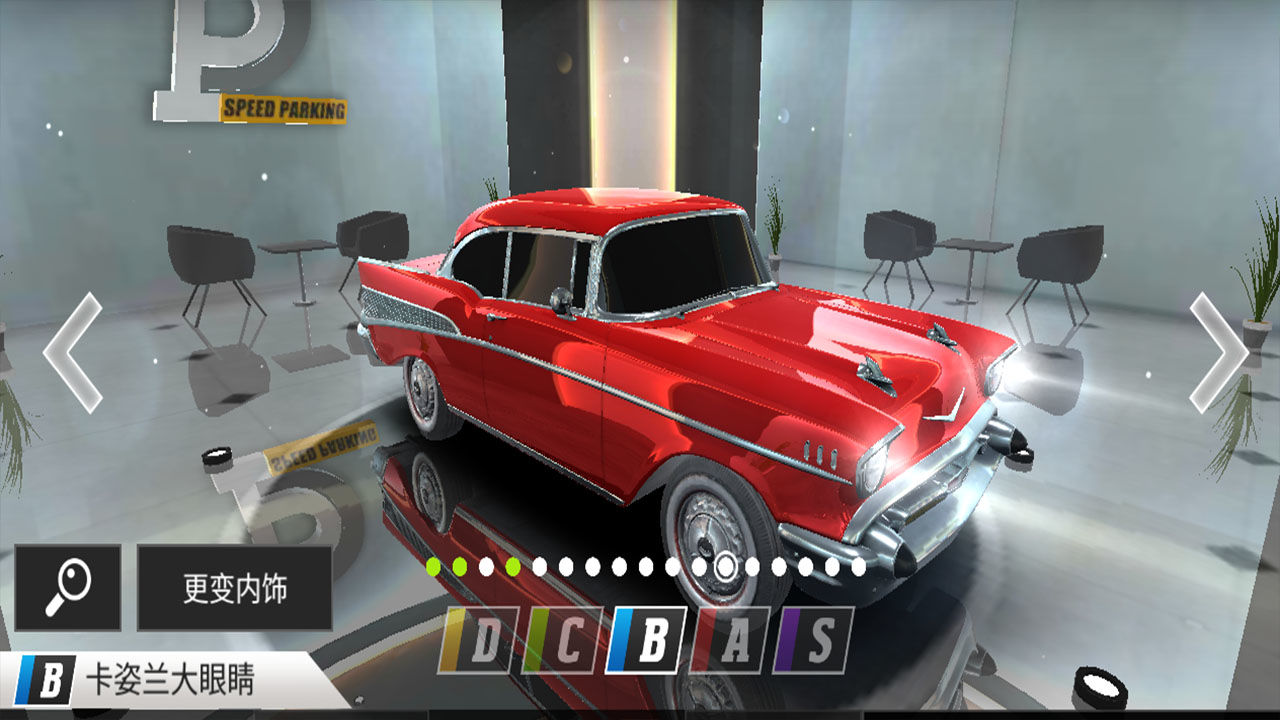Open the magnifying glass inspect view

click(68, 588)
